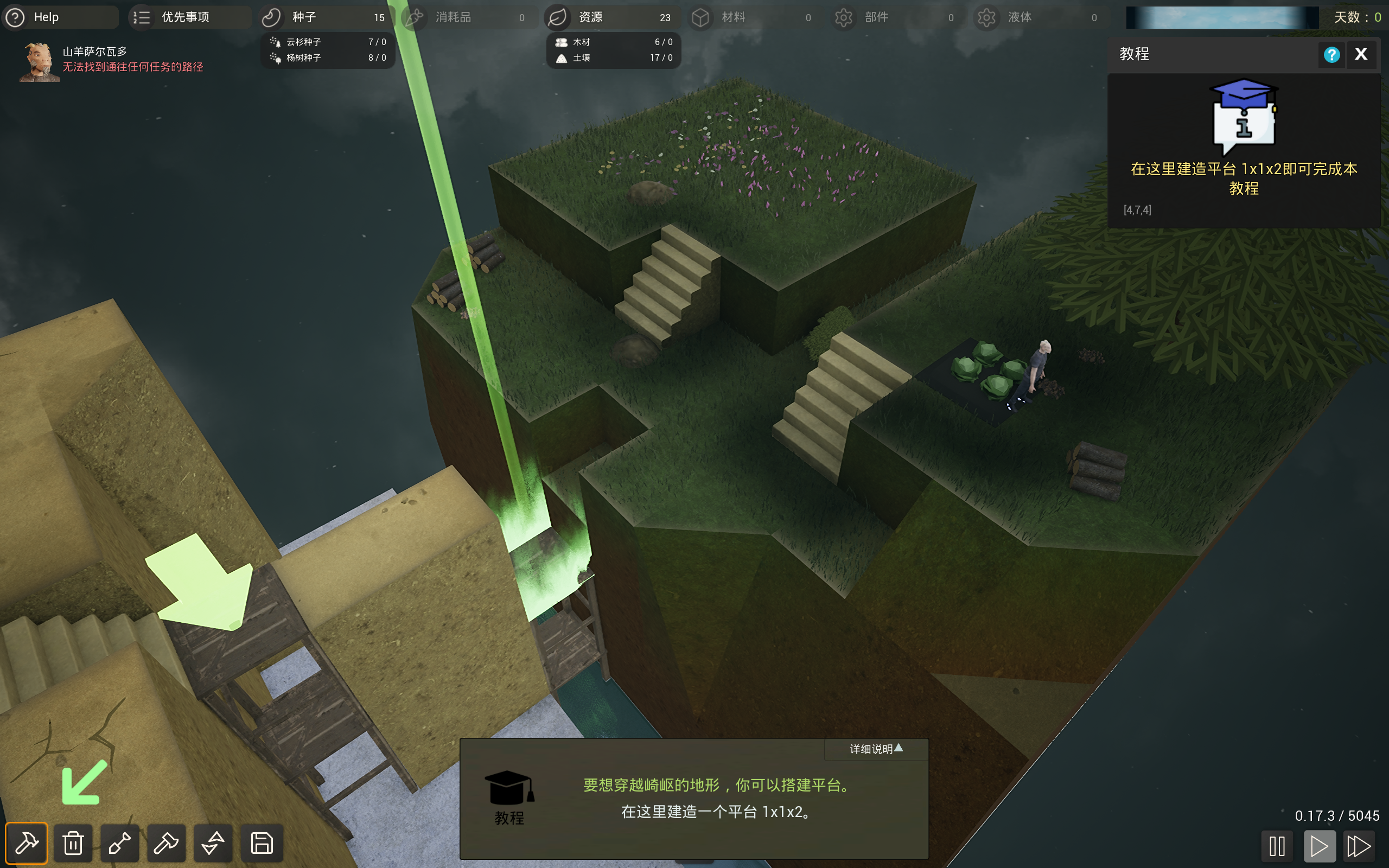
Task: Select the shovel digging tool
Action: point(119,843)
